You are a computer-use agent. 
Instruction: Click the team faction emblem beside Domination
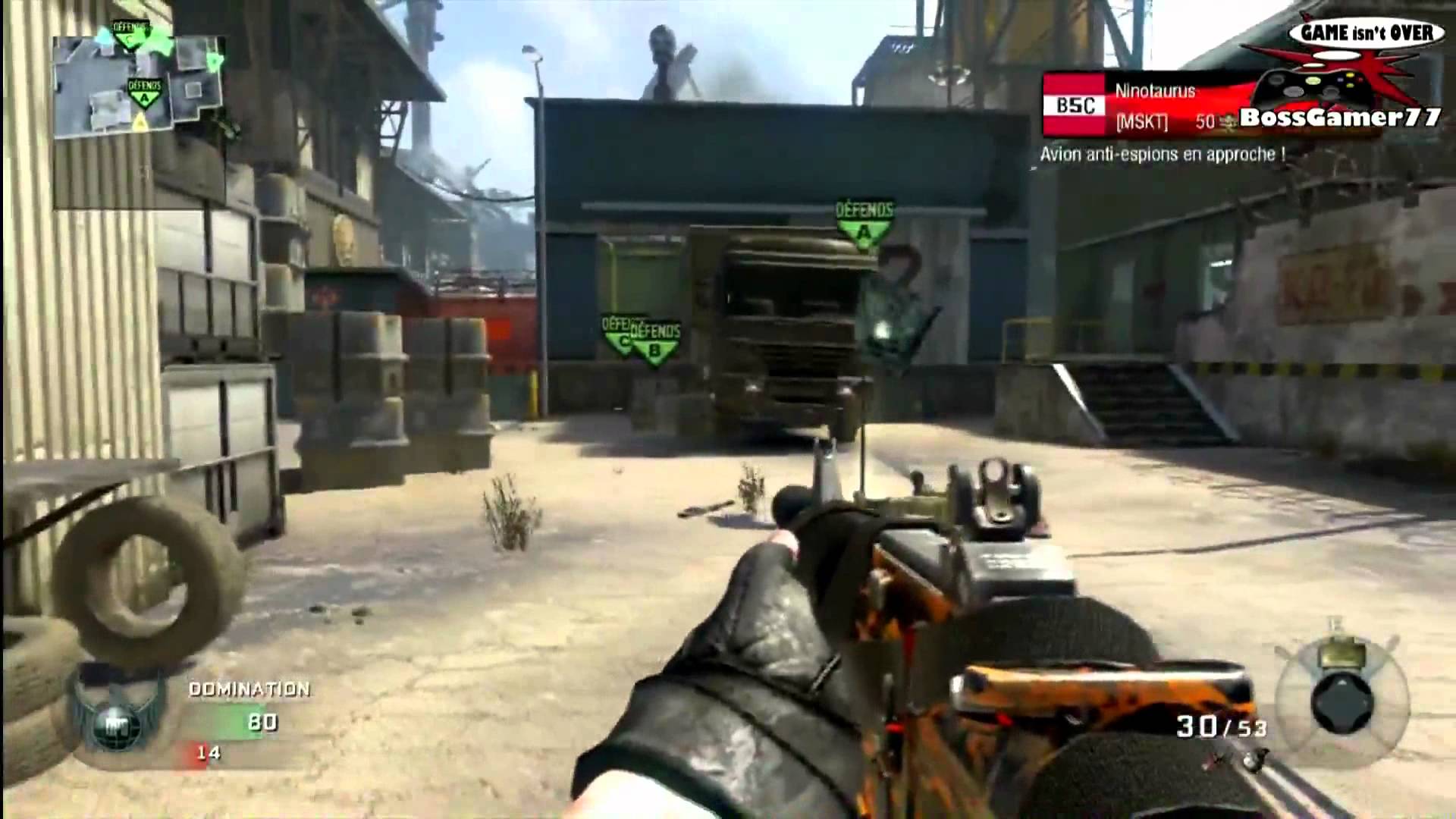[x=116, y=719]
